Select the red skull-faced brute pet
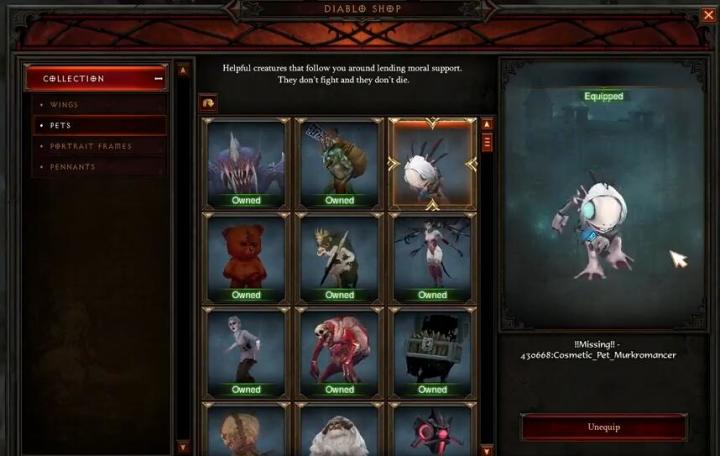The width and height of the screenshot is (720, 456). 339,351
